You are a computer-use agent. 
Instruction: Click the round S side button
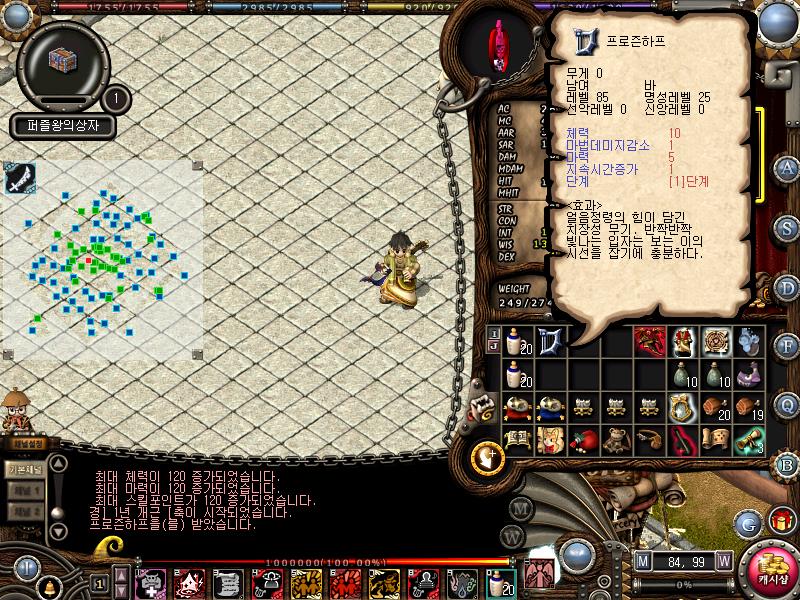[787, 227]
